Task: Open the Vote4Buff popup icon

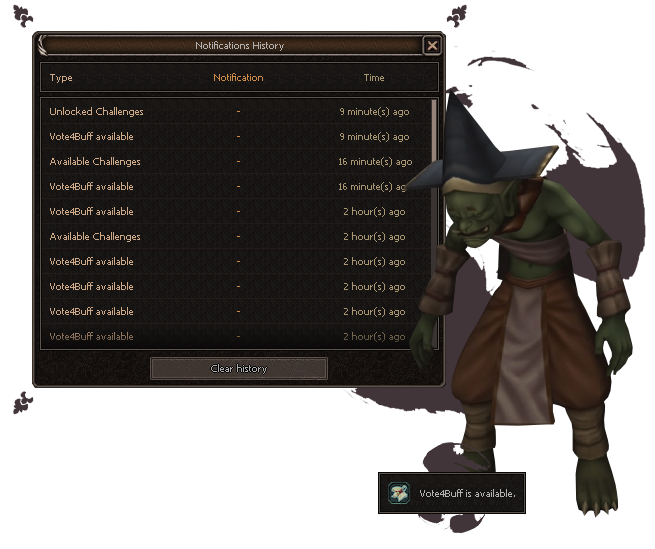Action: [399, 492]
